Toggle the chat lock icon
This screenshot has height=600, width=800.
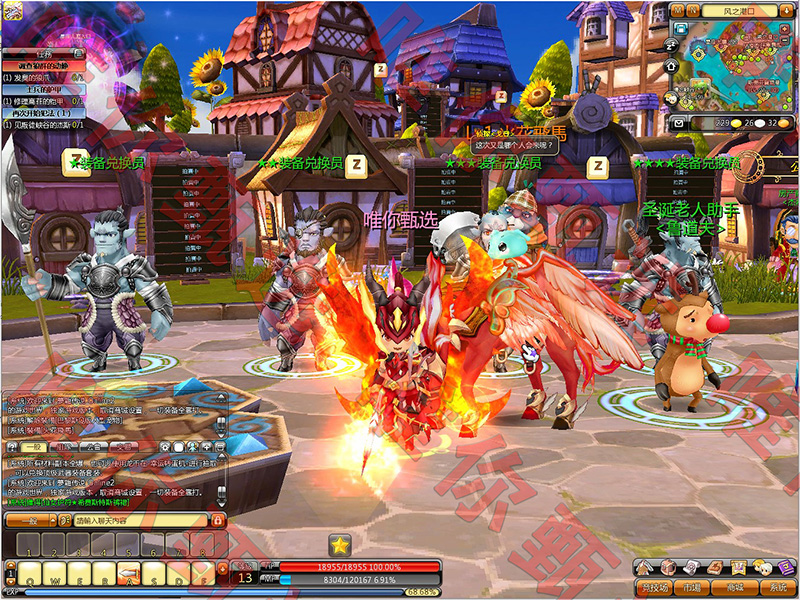coord(217,521)
